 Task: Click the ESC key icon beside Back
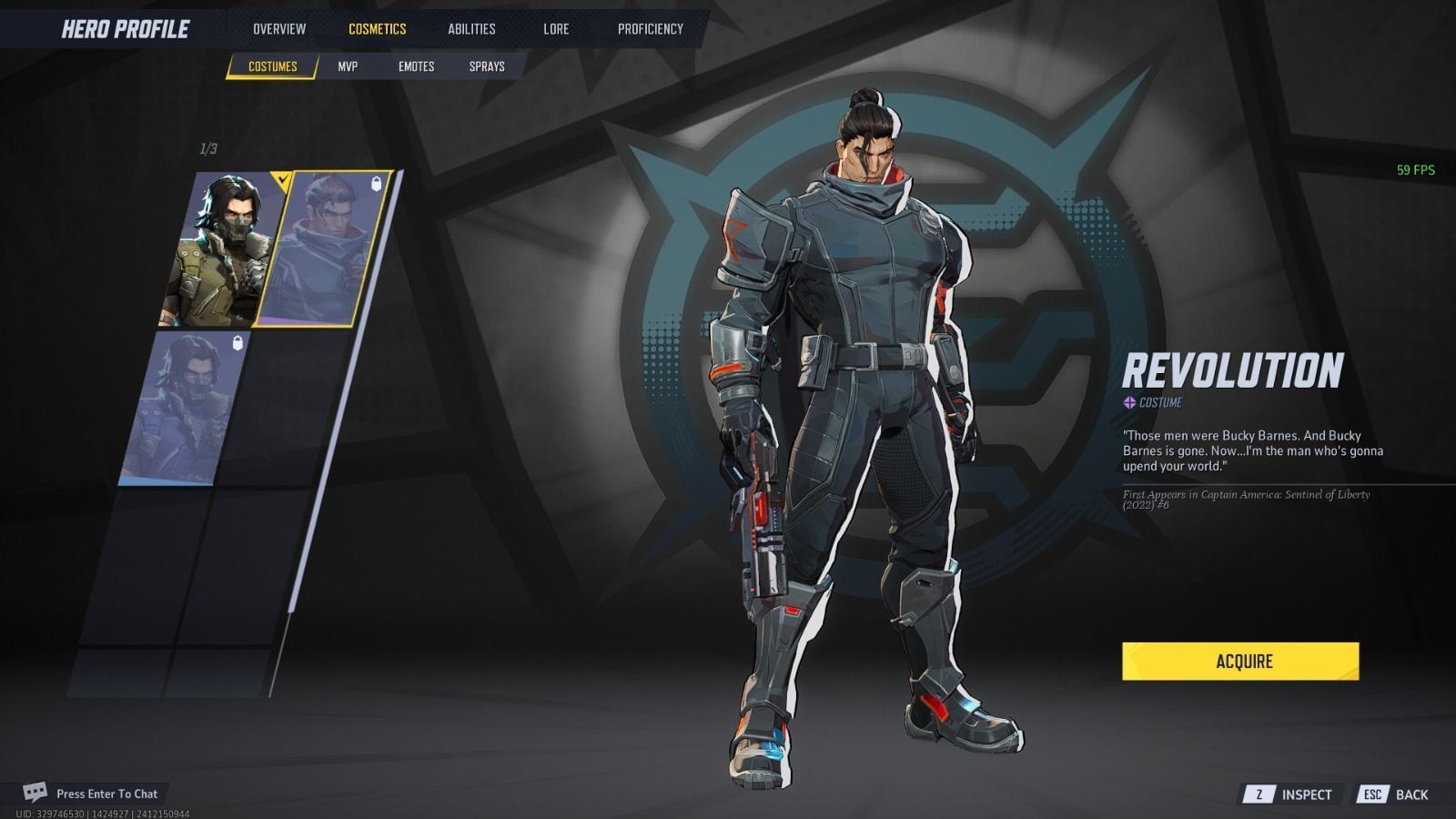click(x=1372, y=794)
